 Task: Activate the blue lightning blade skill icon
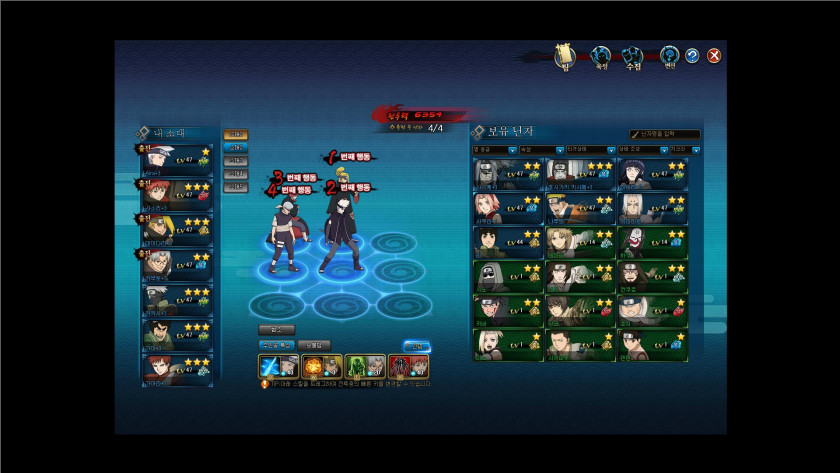coord(272,366)
